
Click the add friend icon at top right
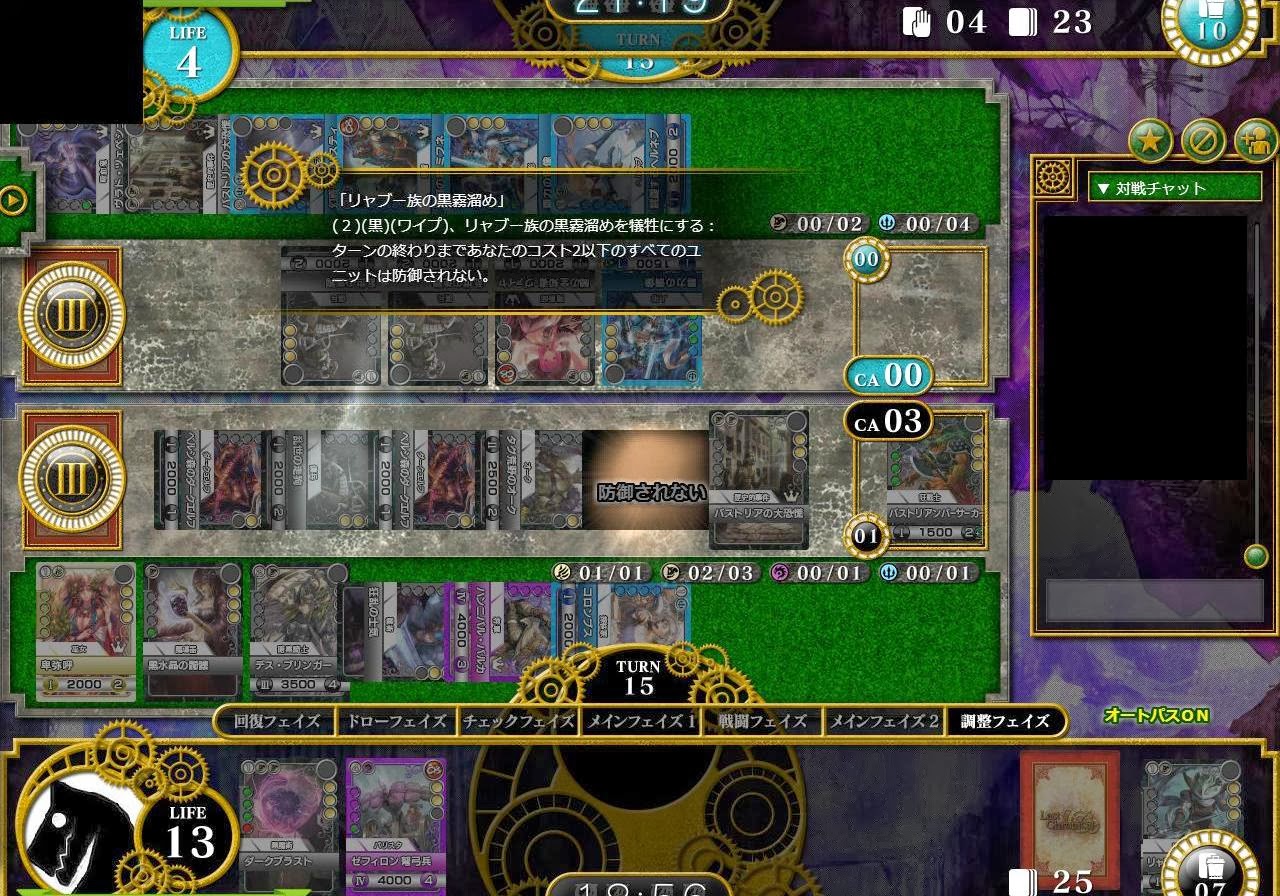pos(1253,140)
